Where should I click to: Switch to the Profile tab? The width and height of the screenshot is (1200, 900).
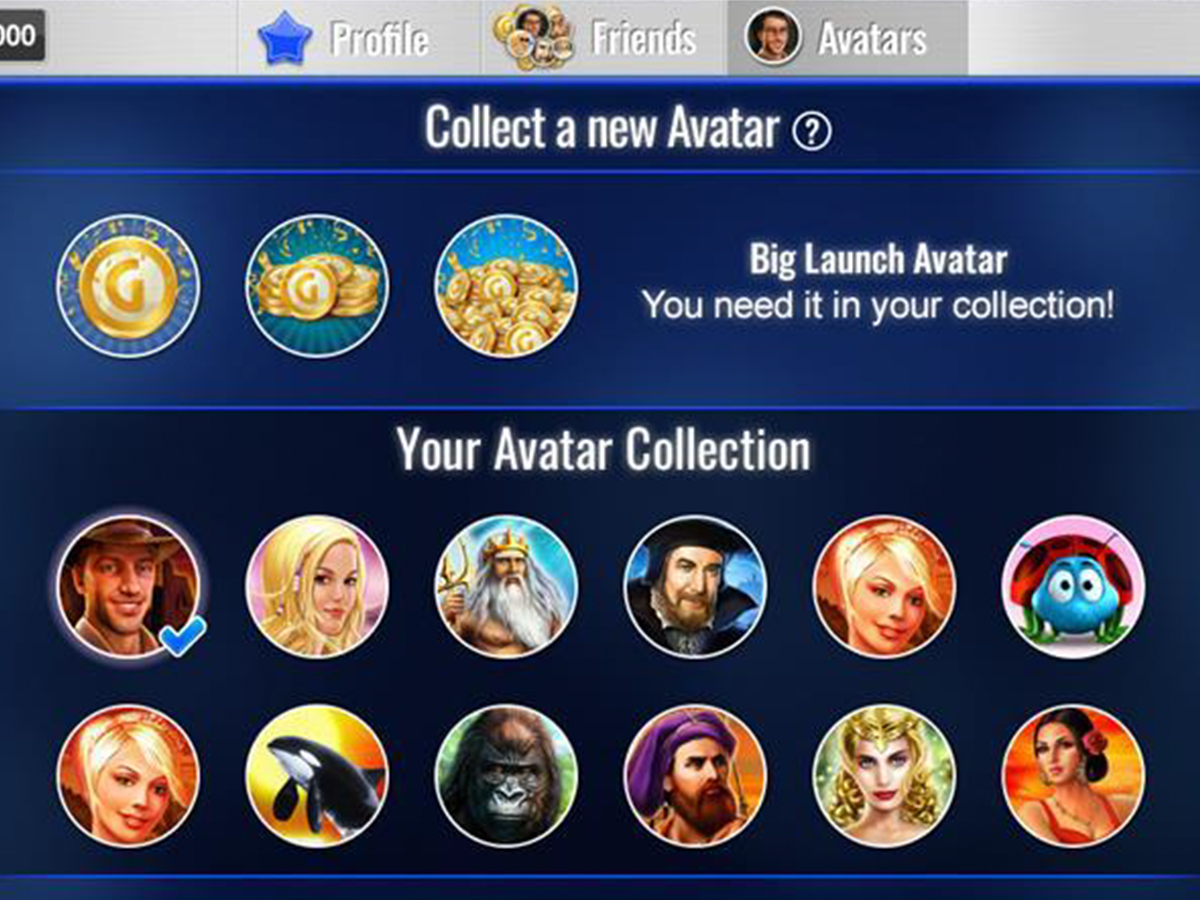pos(345,38)
